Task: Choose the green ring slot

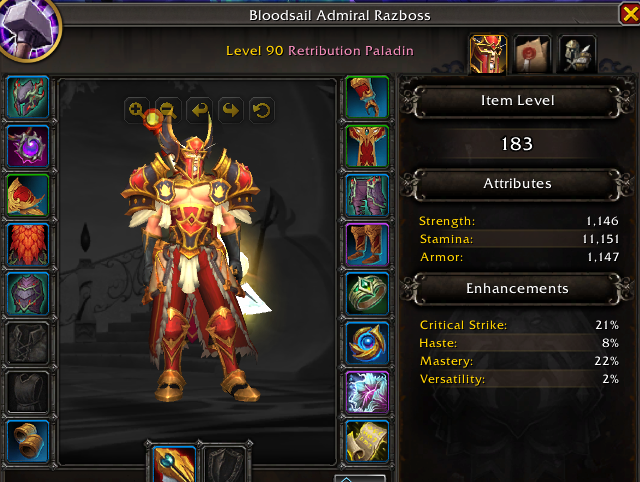Action: click(x=367, y=293)
